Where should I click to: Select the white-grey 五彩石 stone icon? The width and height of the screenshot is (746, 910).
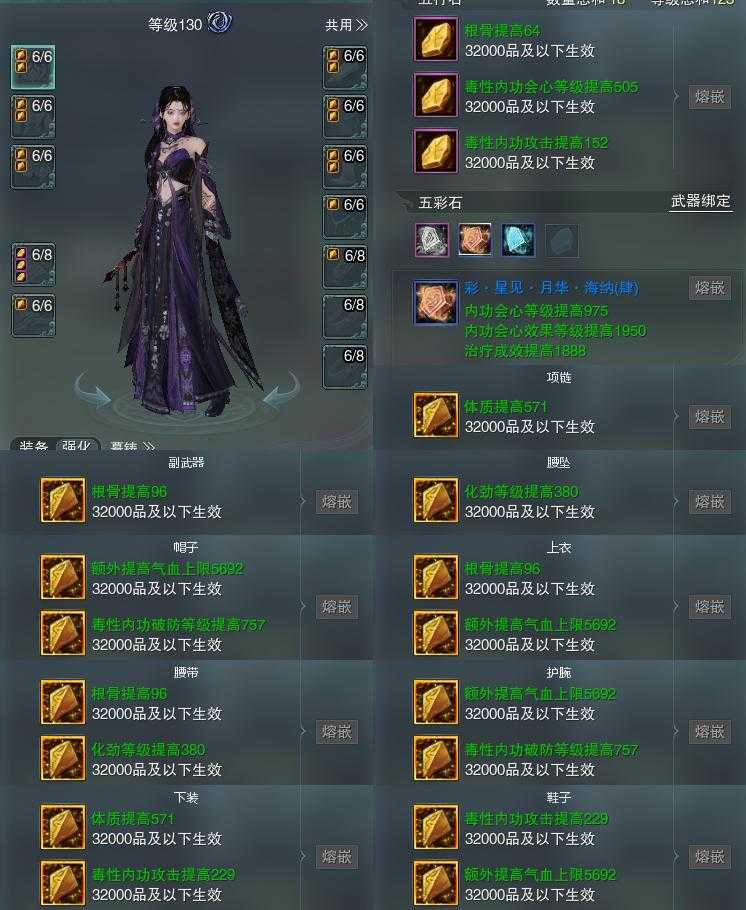pyautogui.click(x=432, y=240)
